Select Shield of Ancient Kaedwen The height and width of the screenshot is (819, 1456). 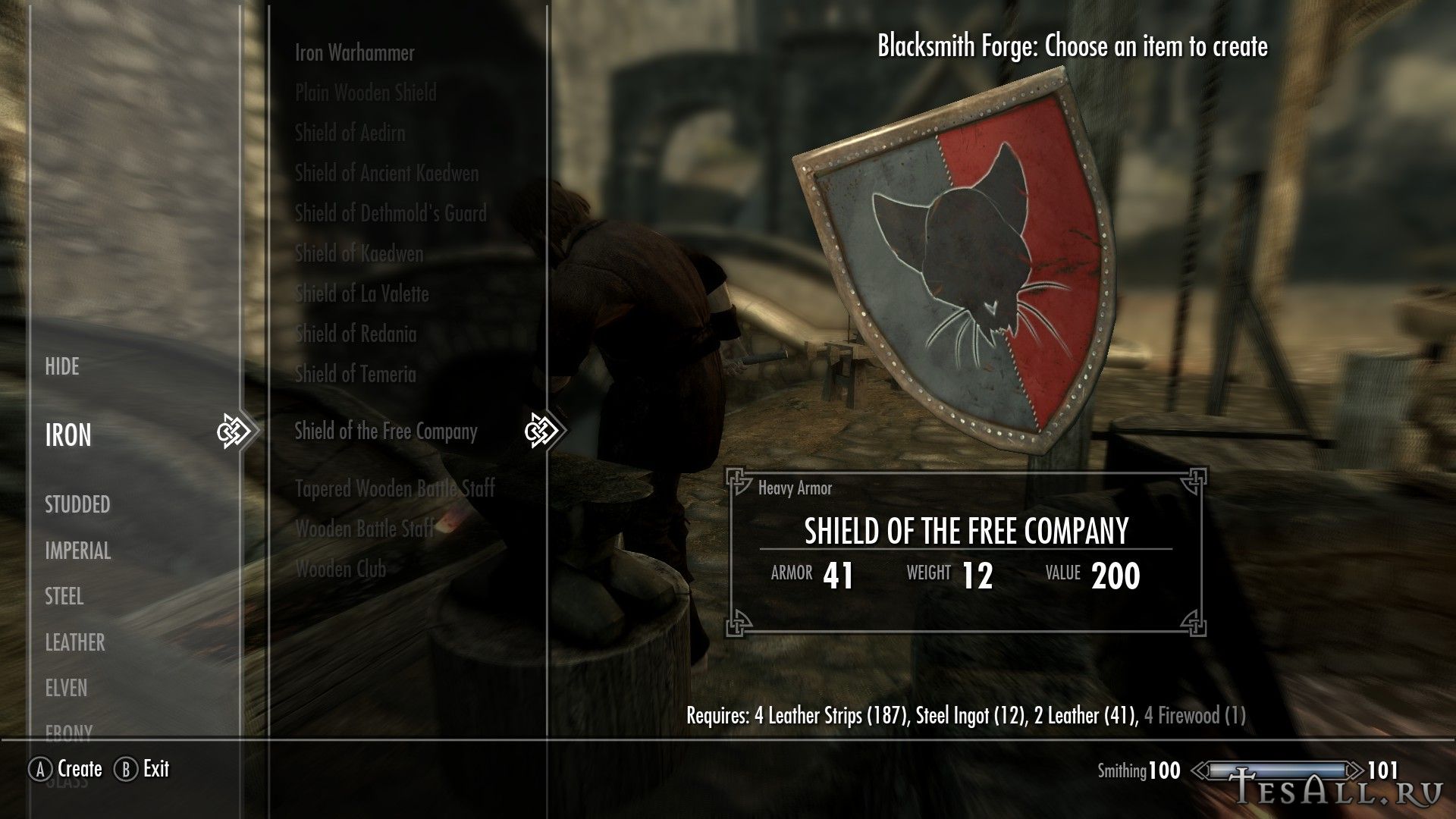coord(387,174)
